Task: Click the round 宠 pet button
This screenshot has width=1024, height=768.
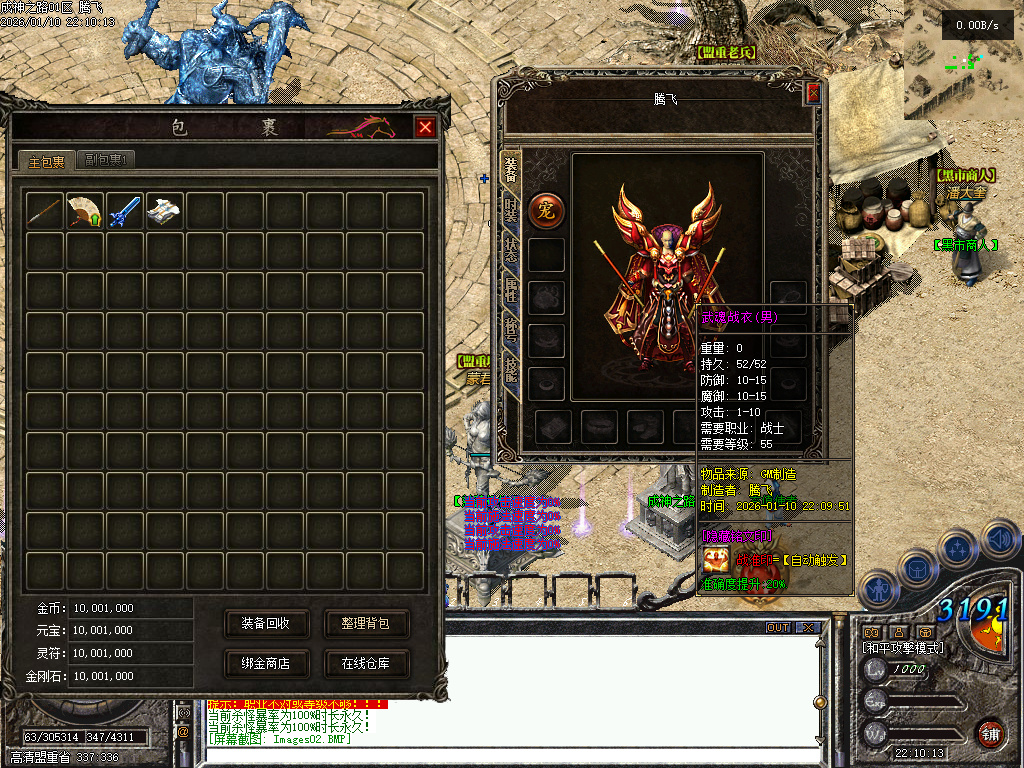Action: click(546, 210)
